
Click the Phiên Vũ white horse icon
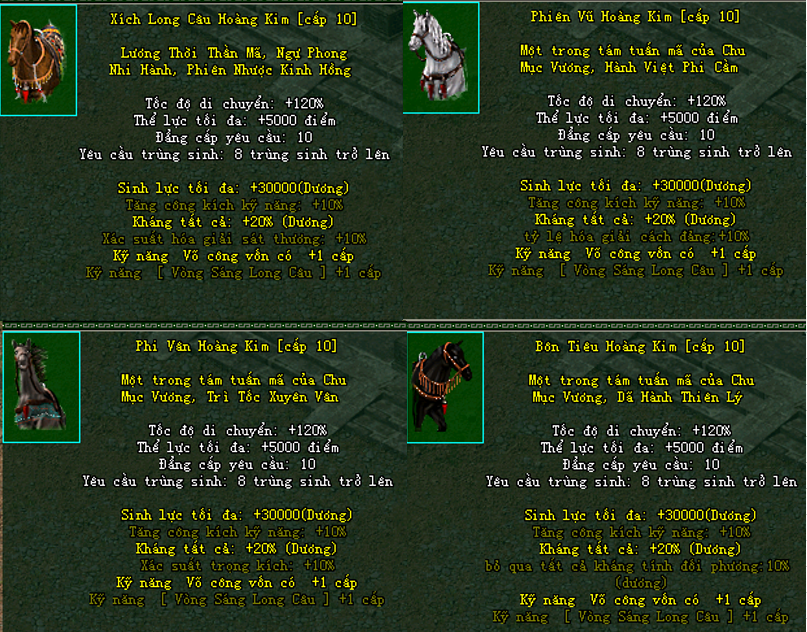[x=440, y=57]
